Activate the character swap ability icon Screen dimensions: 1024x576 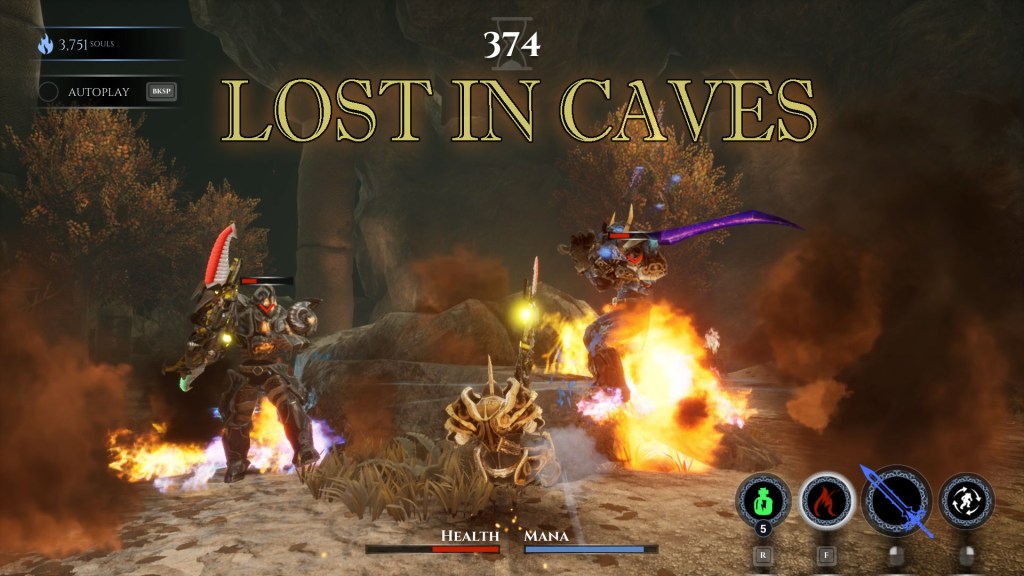[967, 500]
